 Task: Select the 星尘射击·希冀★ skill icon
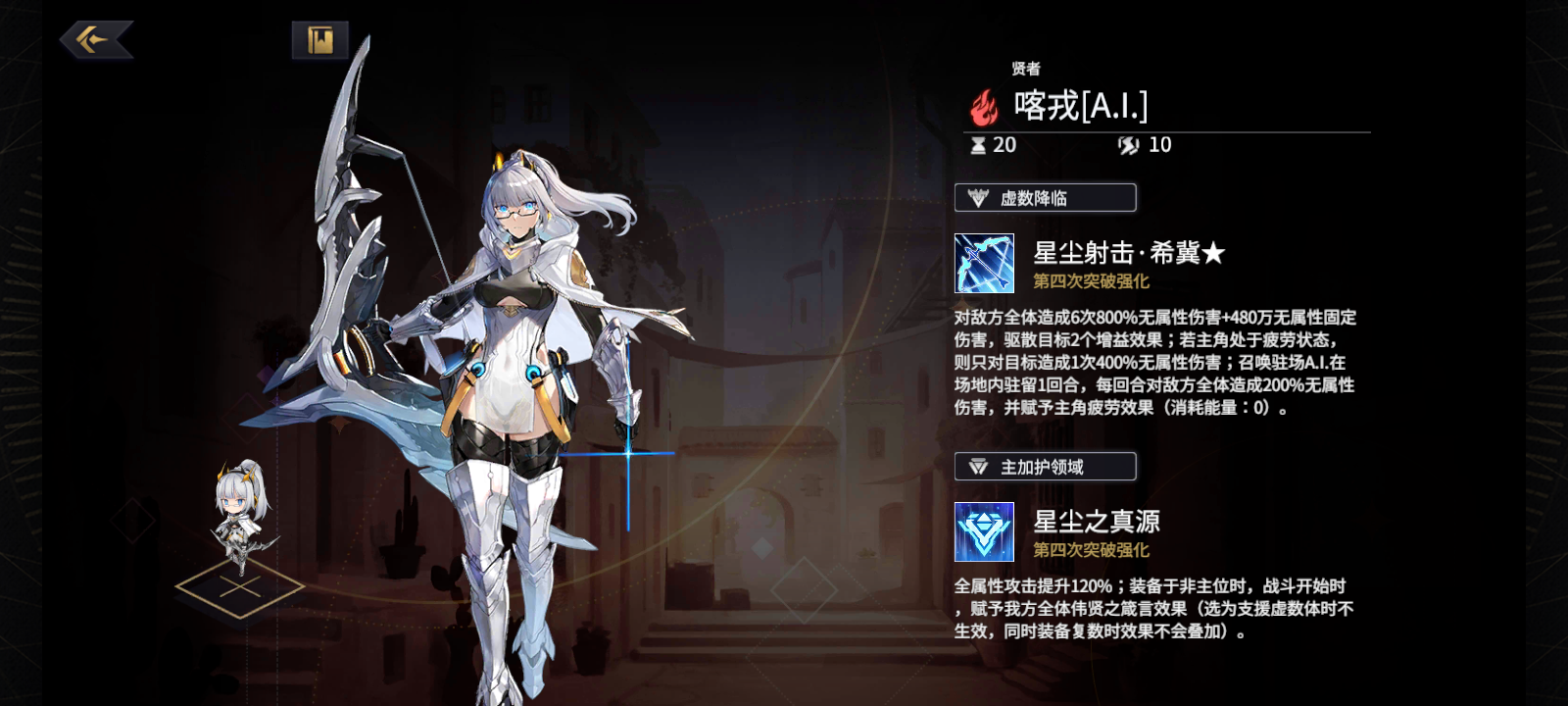tap(987, 261)
